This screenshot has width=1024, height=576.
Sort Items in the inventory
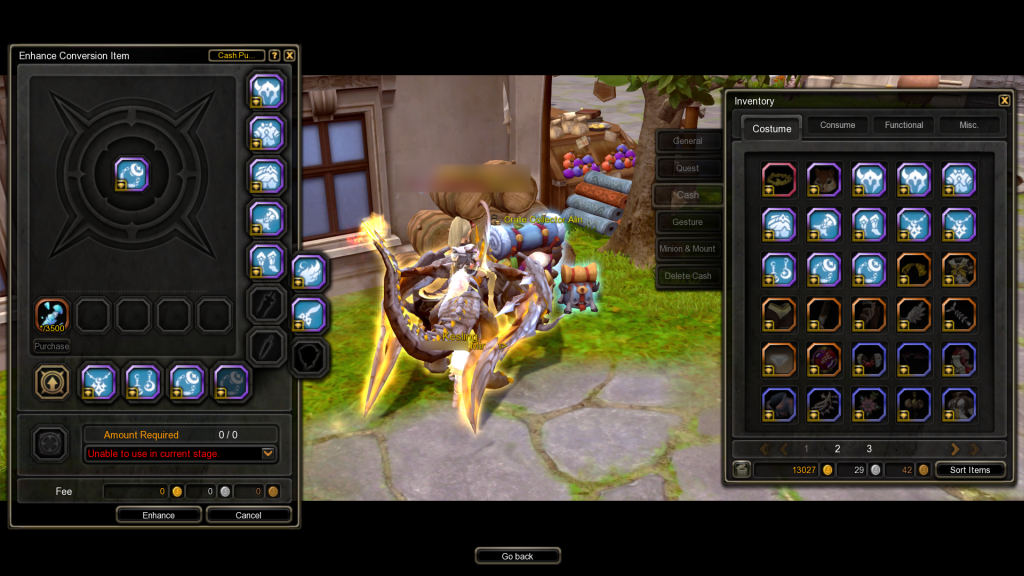point(970,470)
